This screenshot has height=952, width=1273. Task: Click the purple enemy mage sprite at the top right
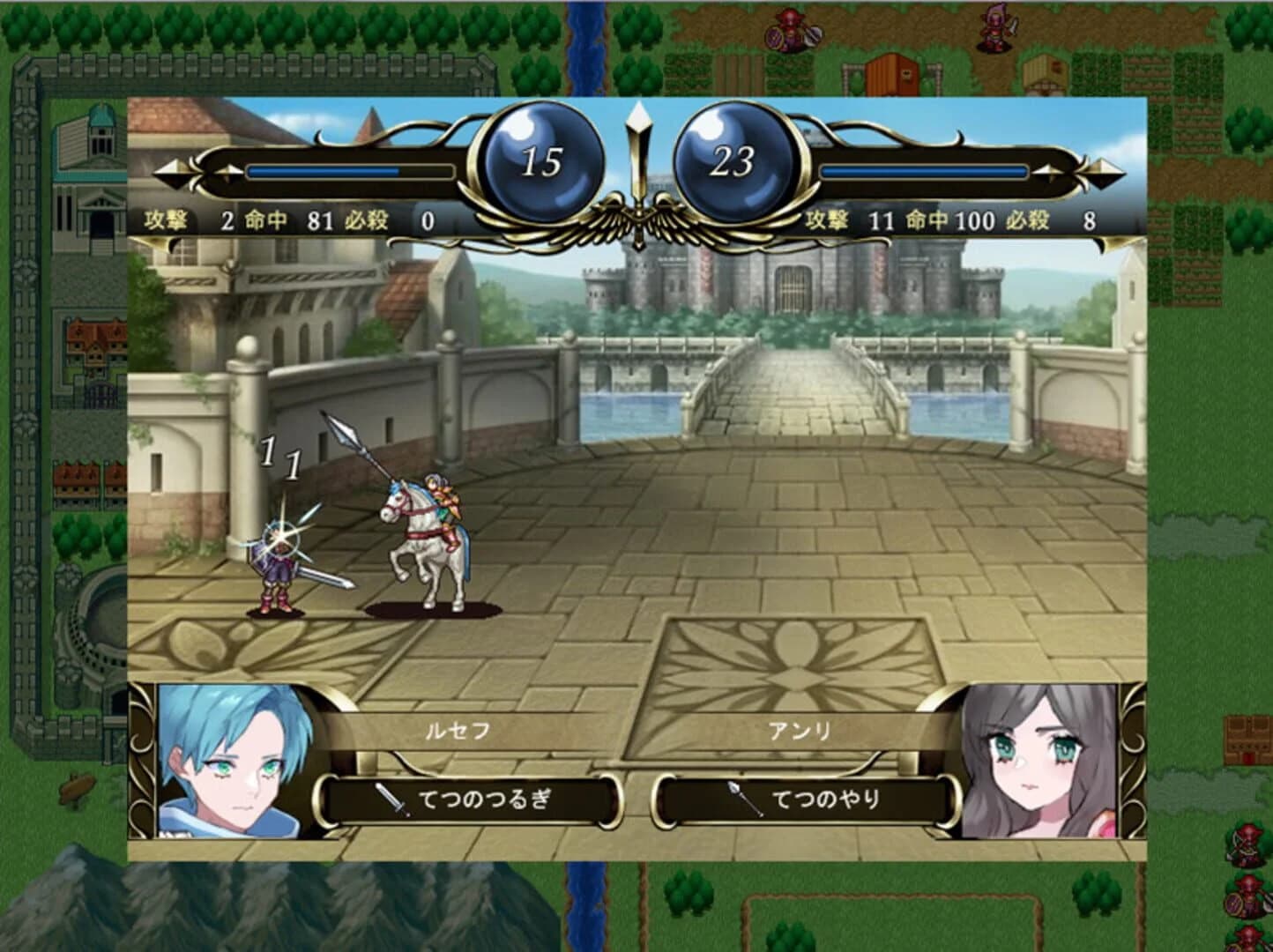[996, 31]
